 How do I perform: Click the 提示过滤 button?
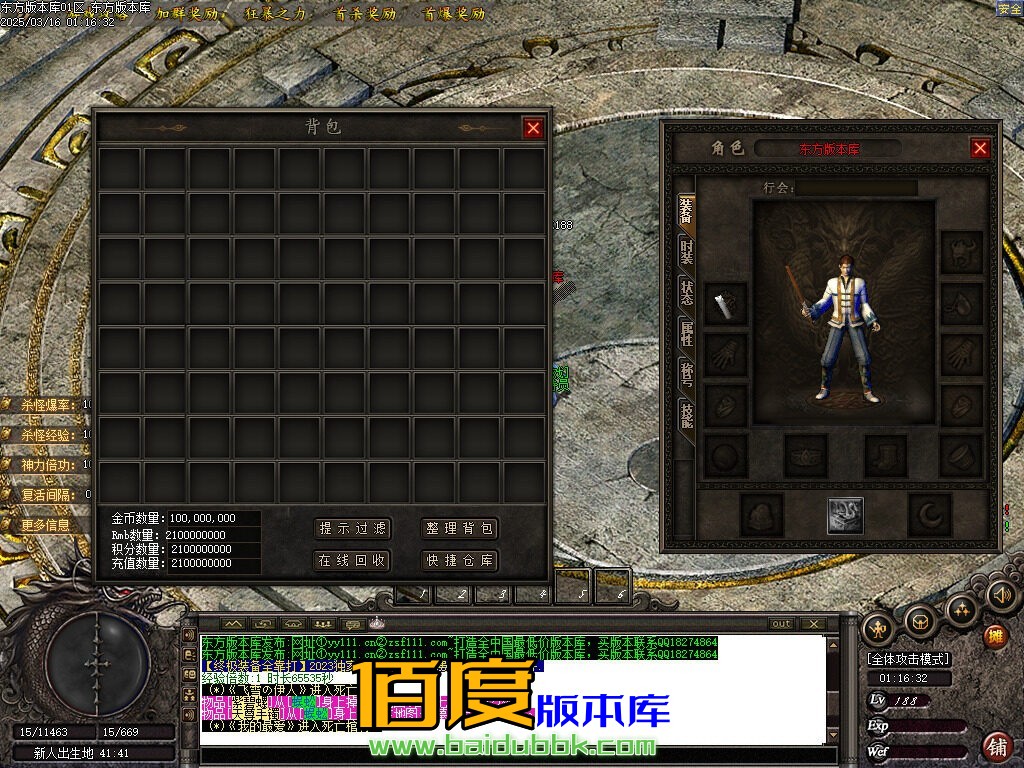(352, 528)
